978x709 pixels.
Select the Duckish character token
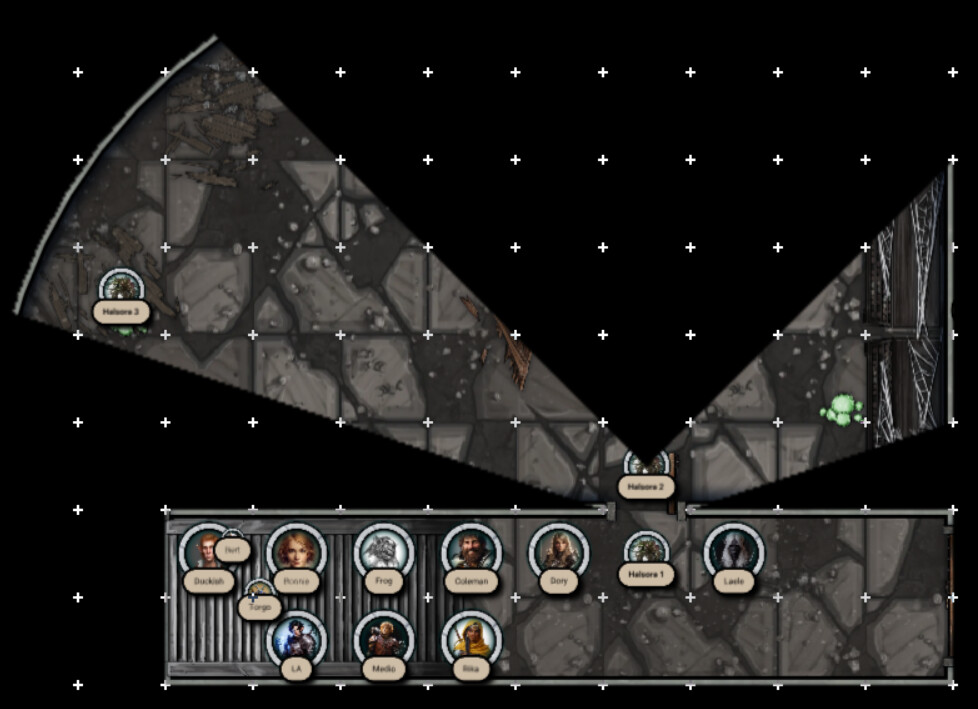207,551
